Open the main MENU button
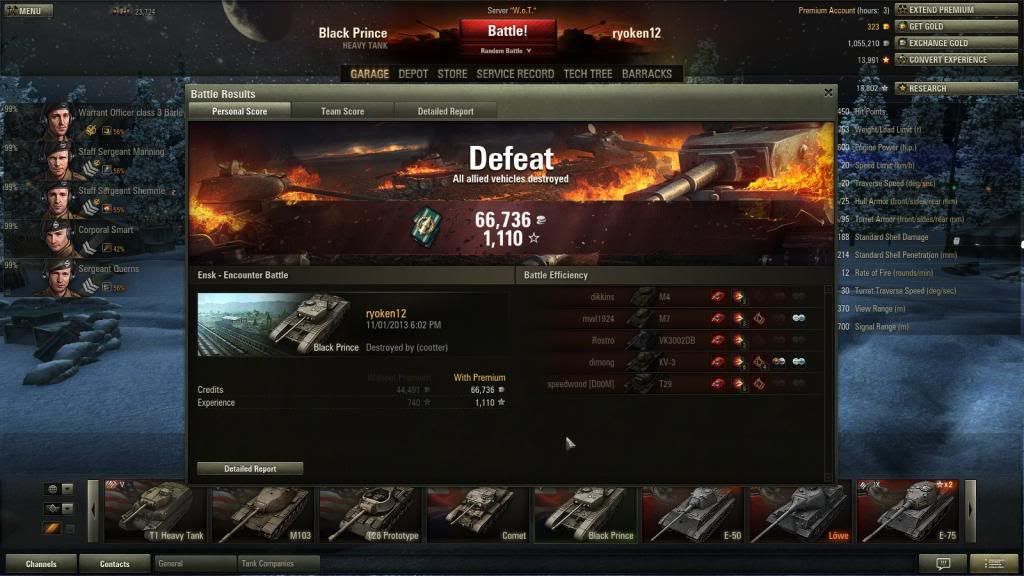The image size is (1024, 576). 28,11
